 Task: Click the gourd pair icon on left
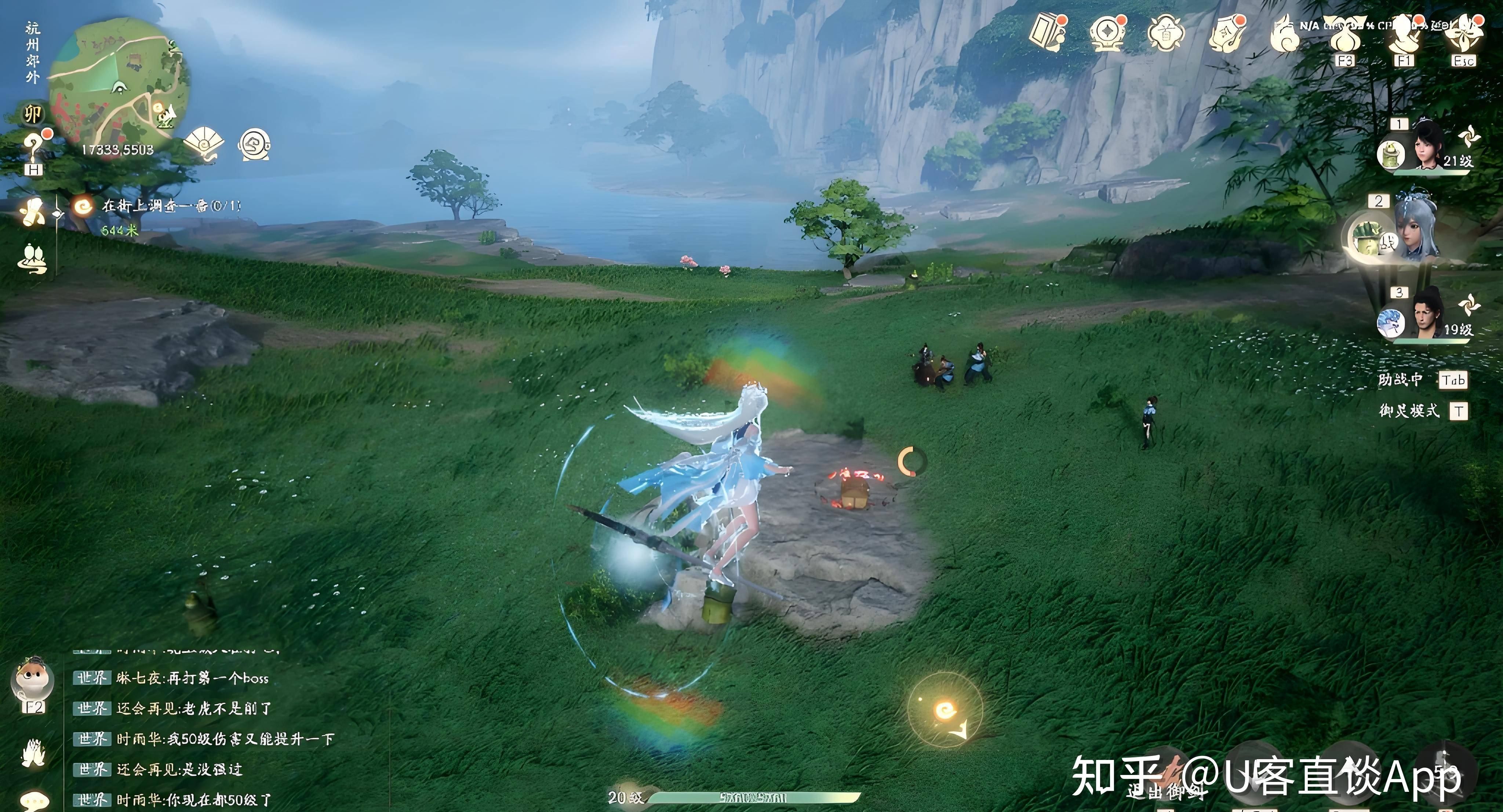(x=33, y=258)
